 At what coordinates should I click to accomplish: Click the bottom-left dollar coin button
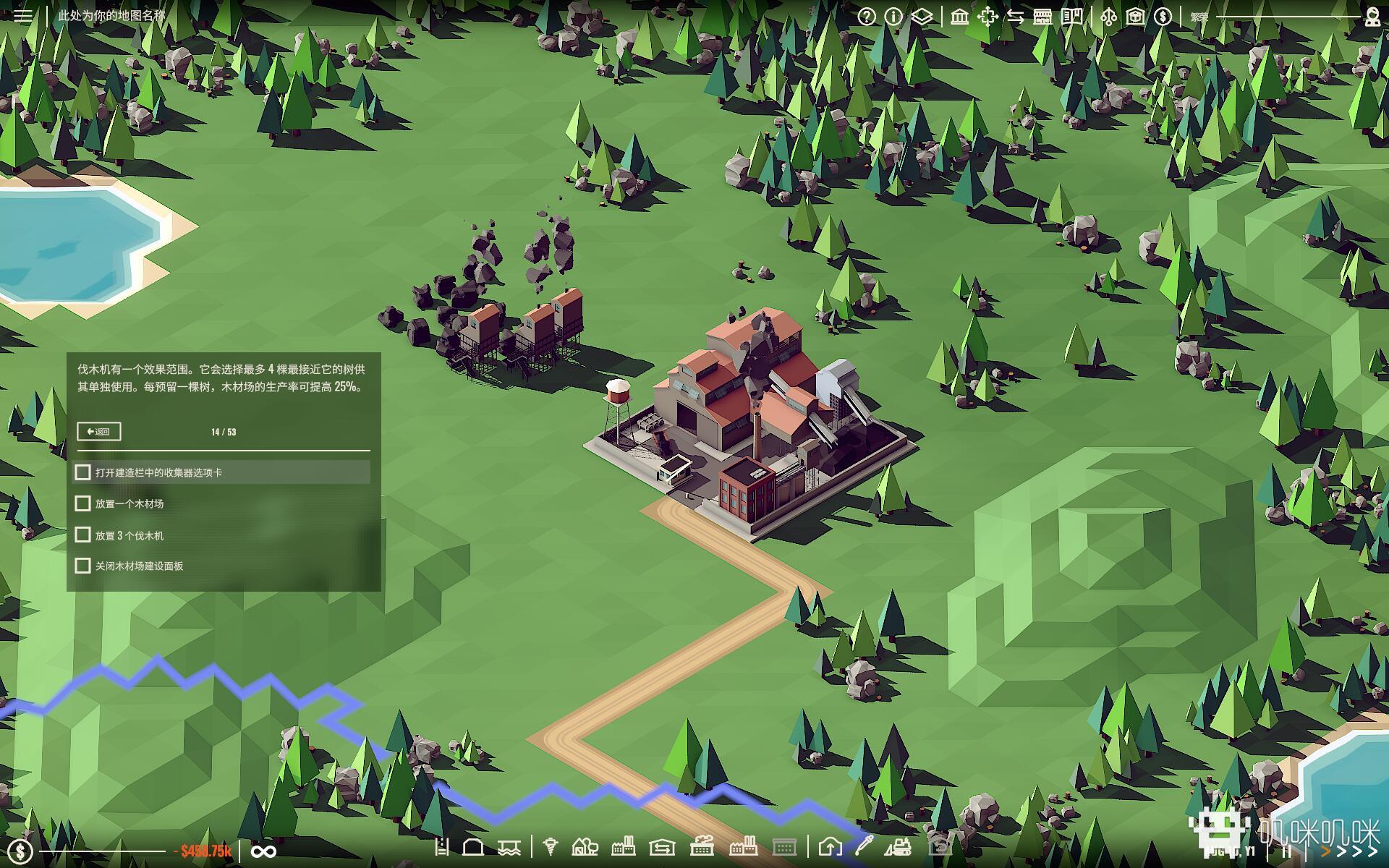coord(20,851)
